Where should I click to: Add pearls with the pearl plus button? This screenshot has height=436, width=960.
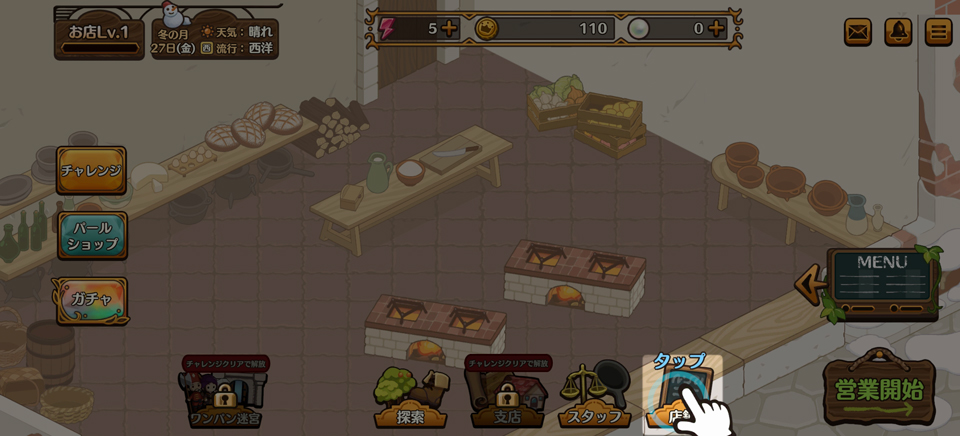(x=717, y=28)
